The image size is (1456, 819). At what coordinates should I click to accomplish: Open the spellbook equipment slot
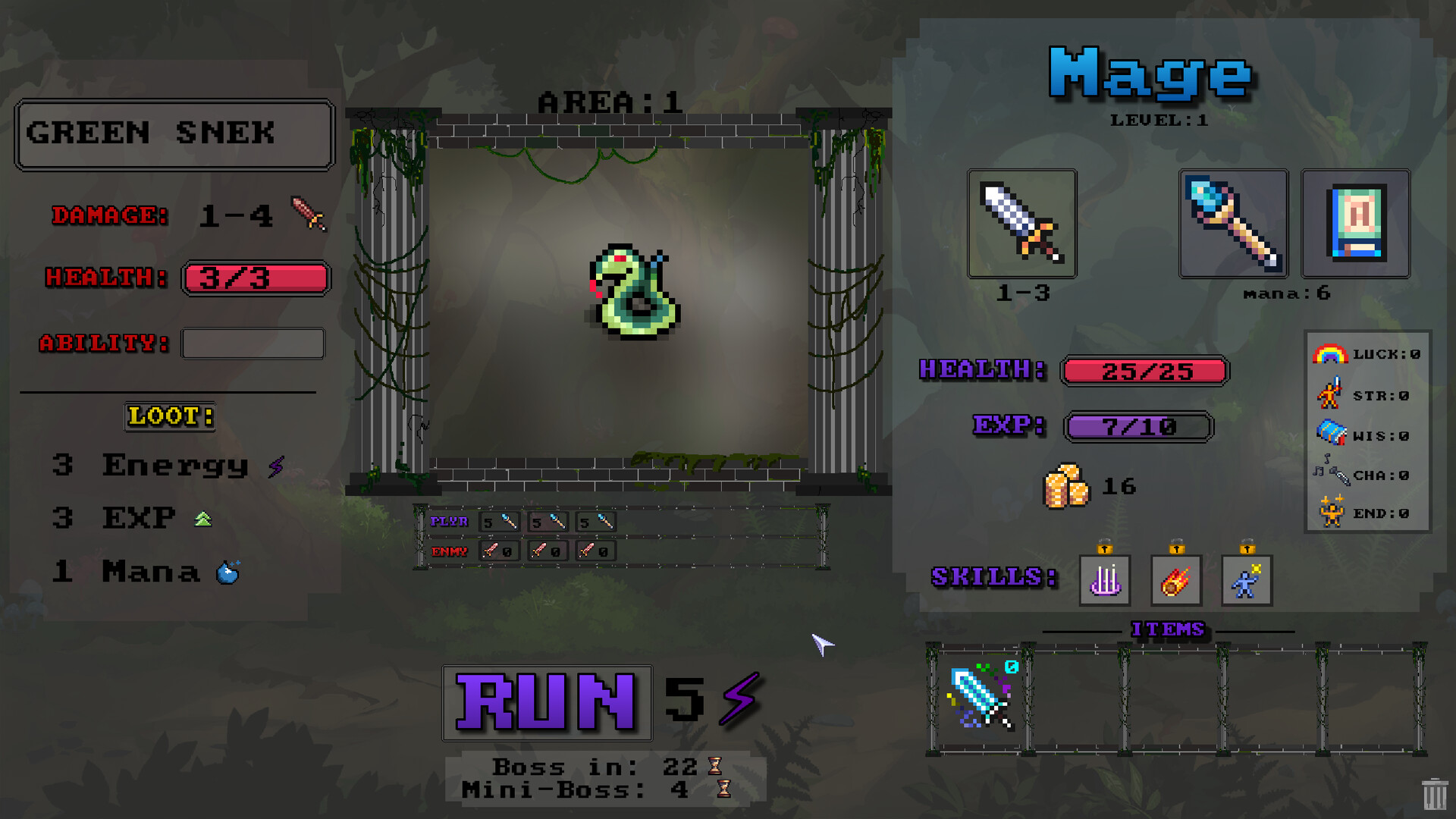(x=1355, y=224)
